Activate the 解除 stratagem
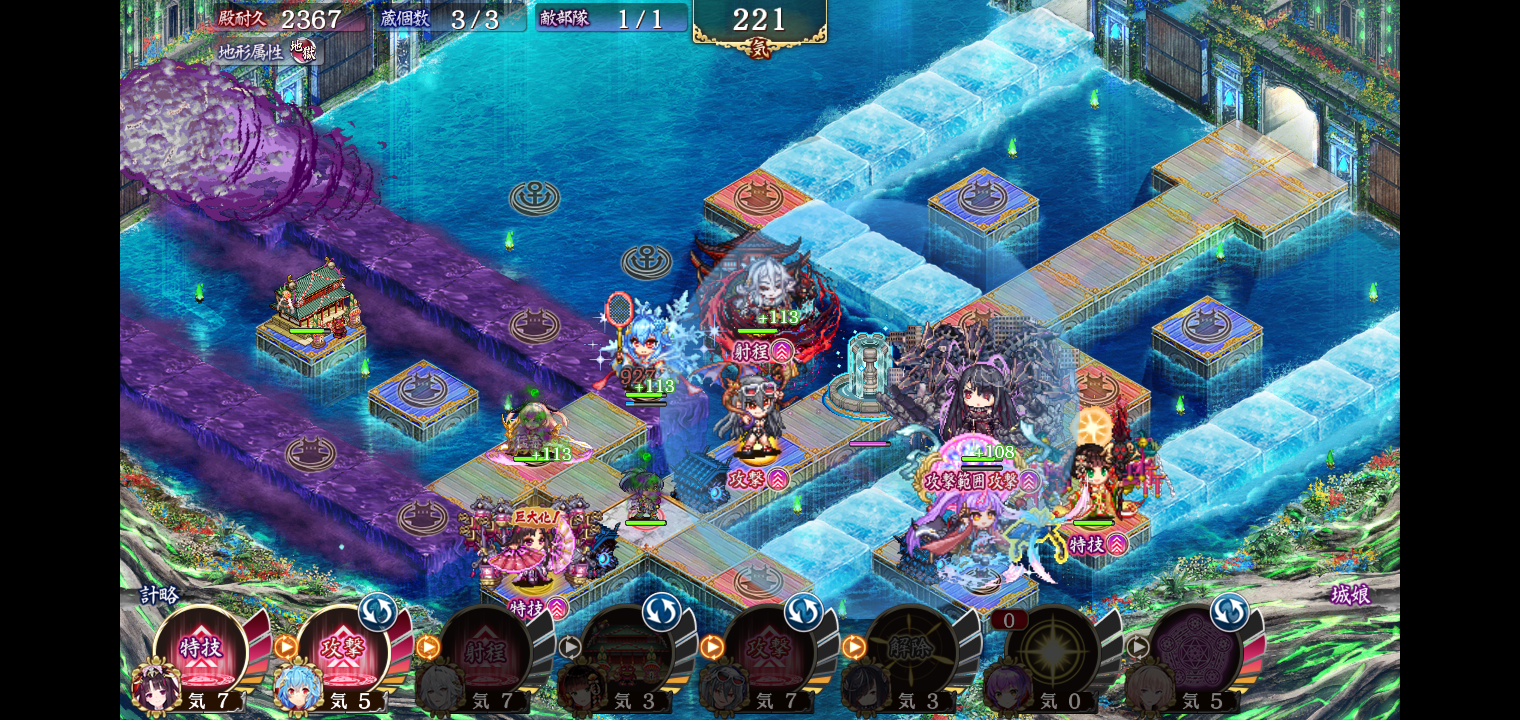This screenshot has width=1520, height=720. click(910, 652)
